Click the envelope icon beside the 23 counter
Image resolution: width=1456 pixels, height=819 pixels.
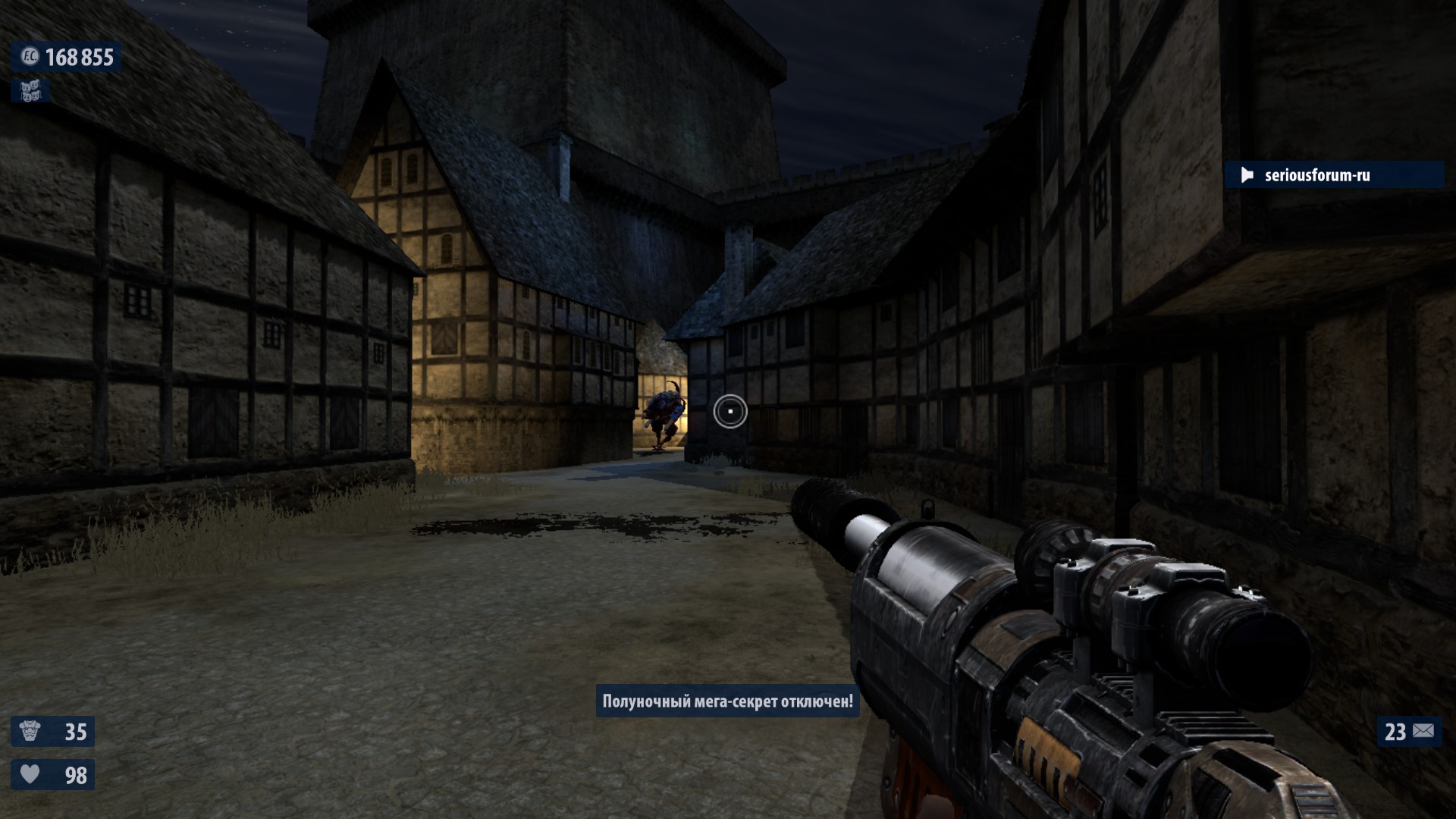tap(1423, 731)
